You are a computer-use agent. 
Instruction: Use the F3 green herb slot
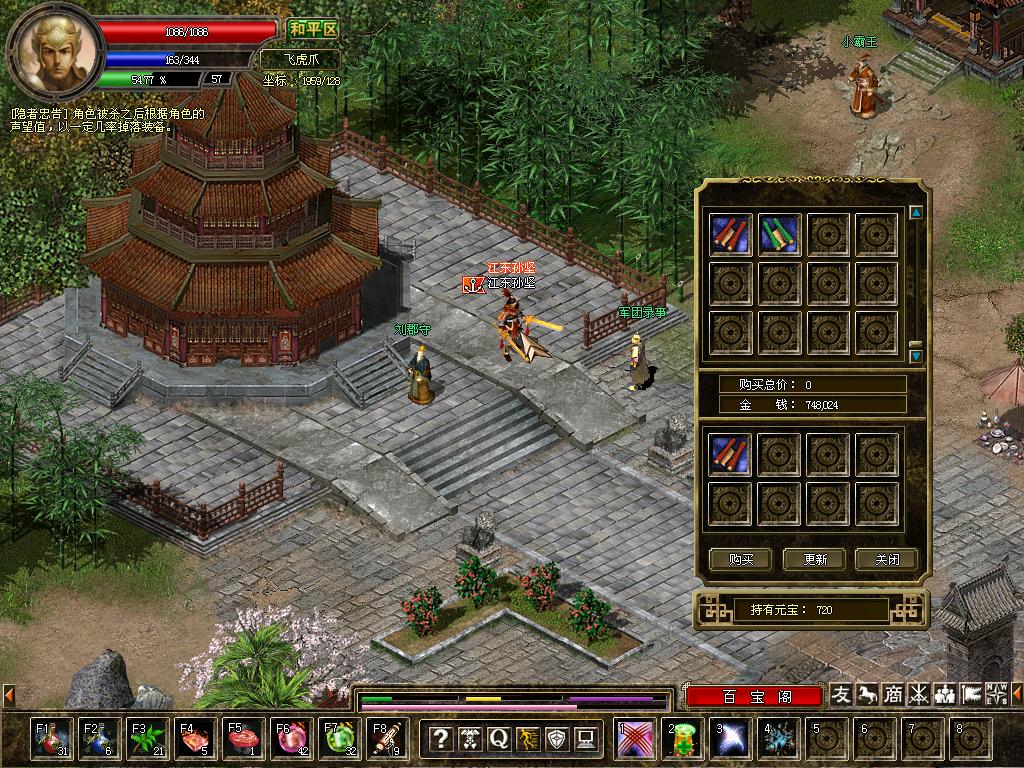tap(147, 739)
